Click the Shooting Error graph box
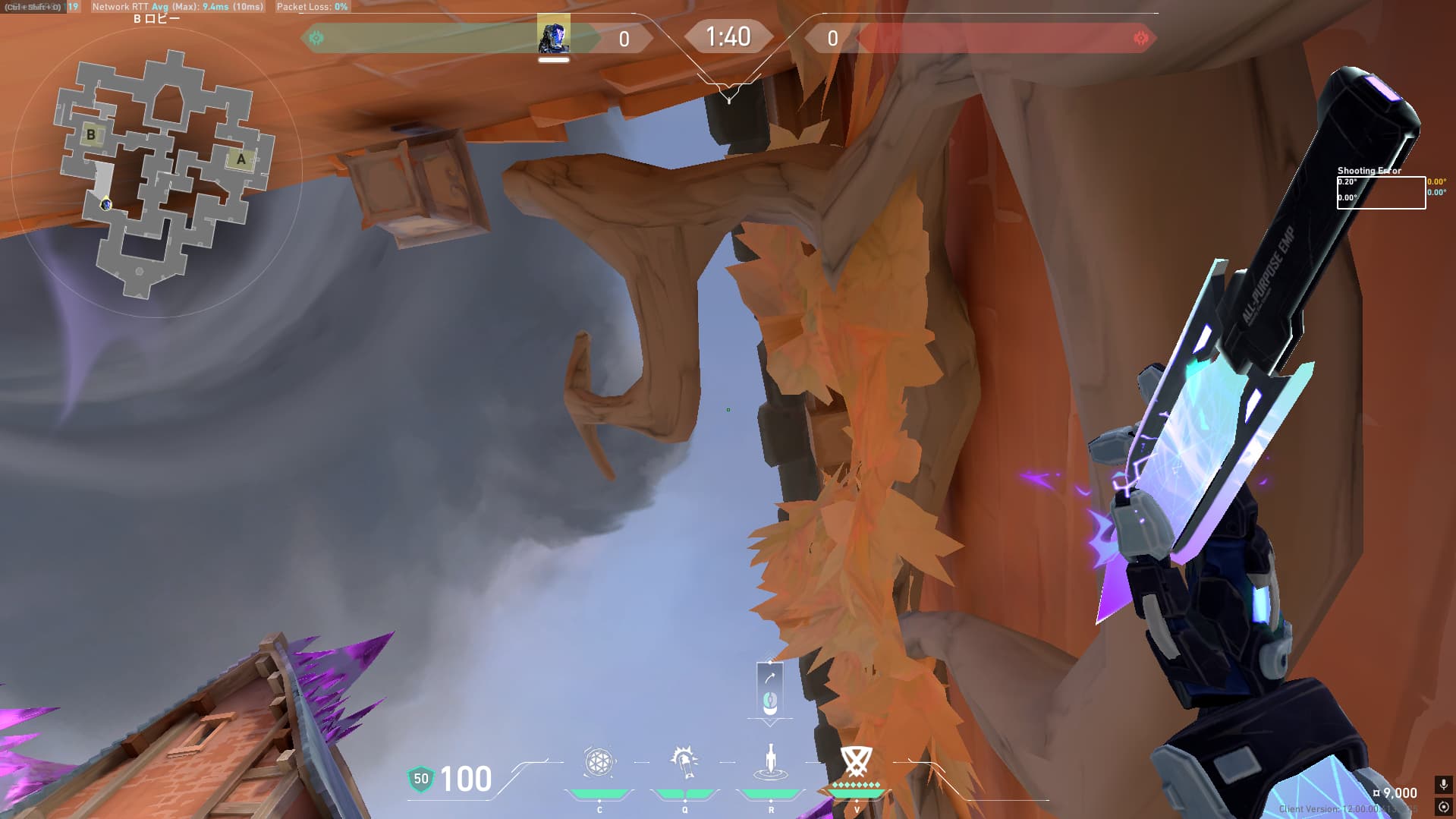This screenshot has width=1456, height=819. click(x=1380, y=192)
